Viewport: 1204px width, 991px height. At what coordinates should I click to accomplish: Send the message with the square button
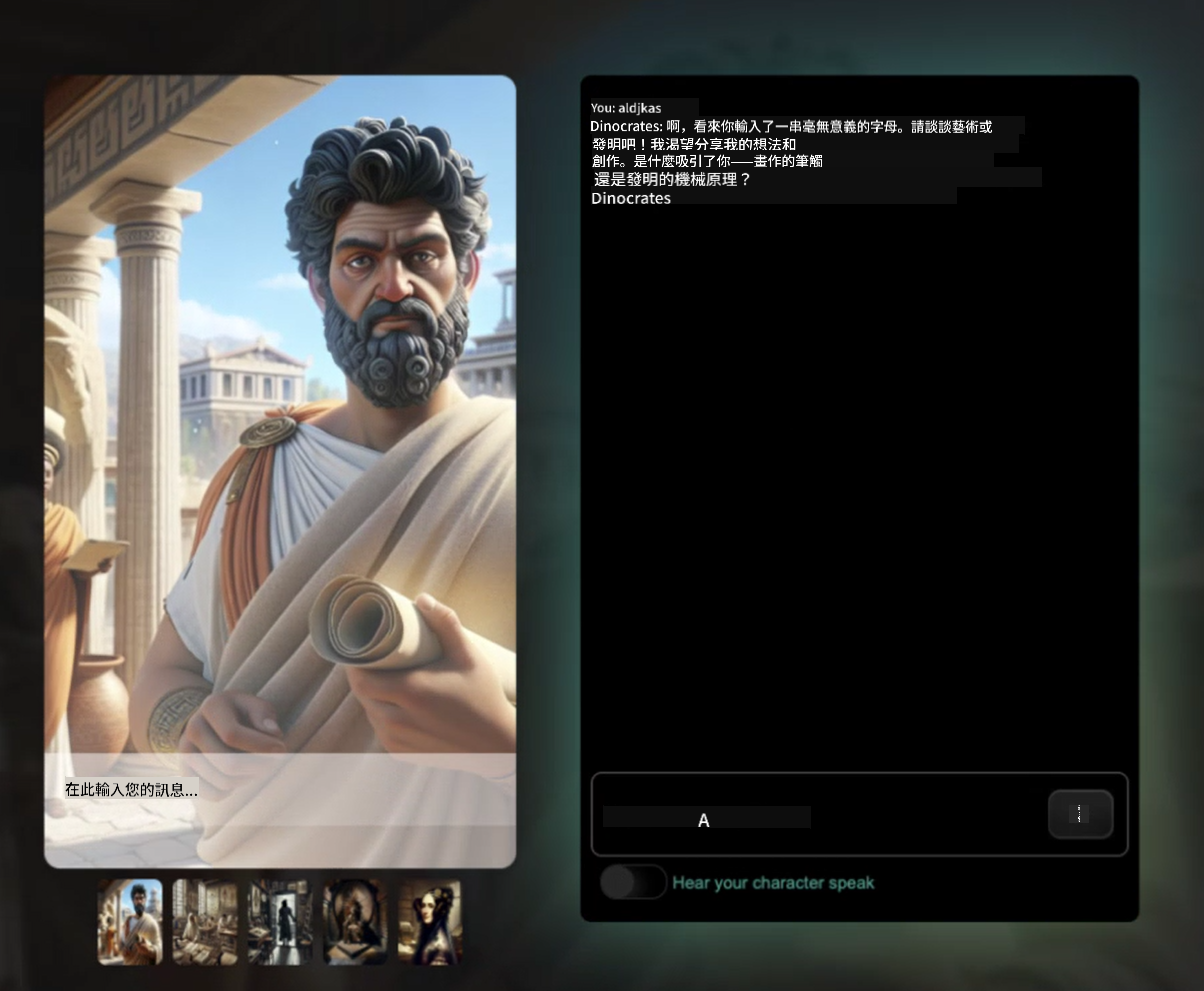pyautogui.click(x=1080, y=814)
